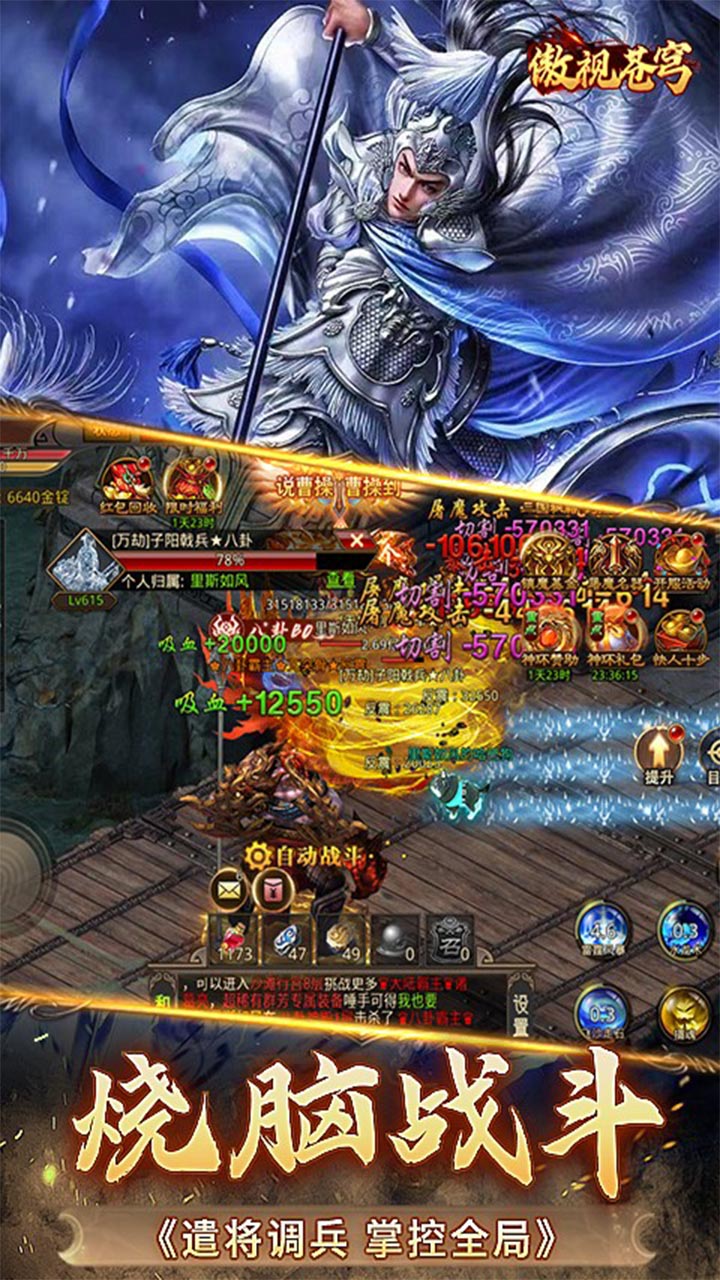
Task: Open the 限时福利 limited-time welfare icon
Action: [x=186, y=482]
